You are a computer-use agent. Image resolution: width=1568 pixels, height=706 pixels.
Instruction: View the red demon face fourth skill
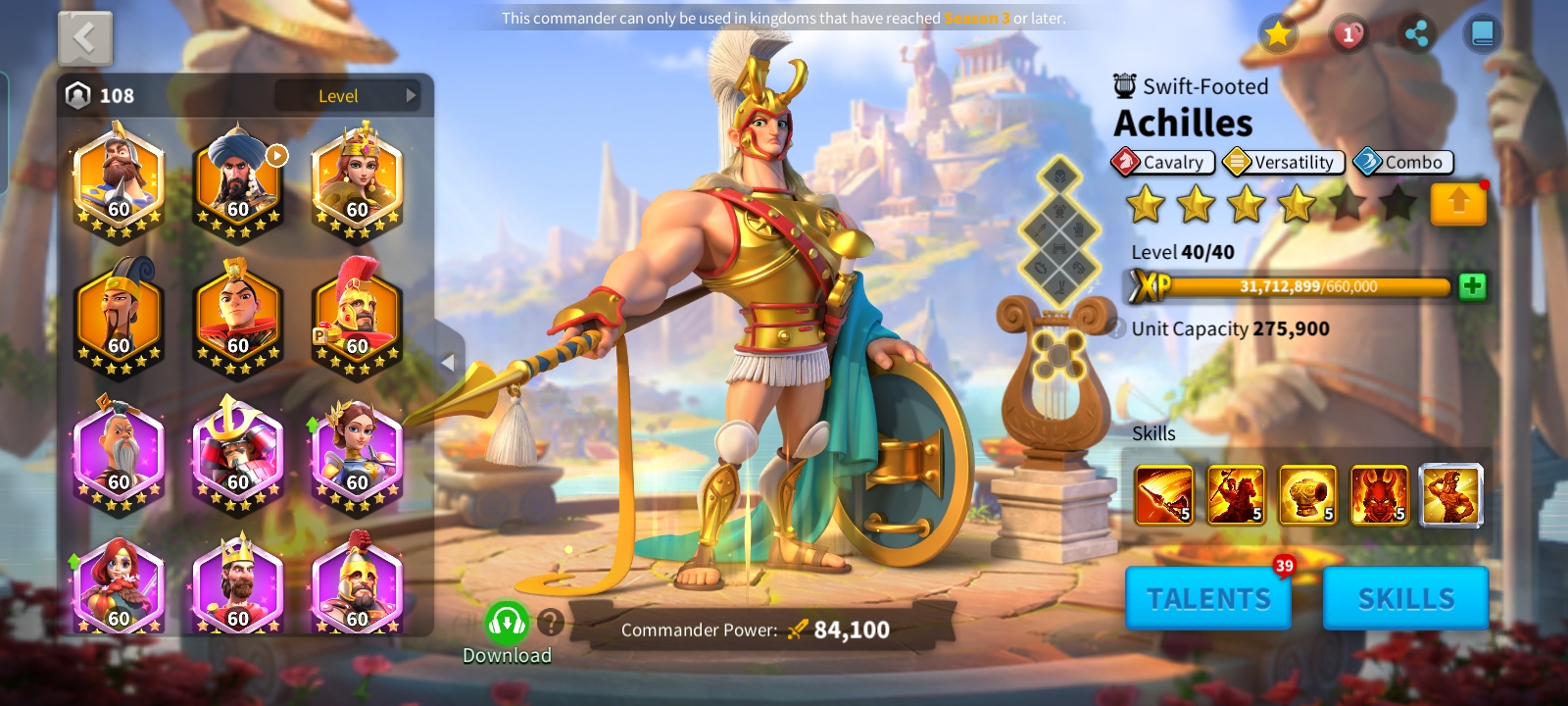pos(1379,495)
